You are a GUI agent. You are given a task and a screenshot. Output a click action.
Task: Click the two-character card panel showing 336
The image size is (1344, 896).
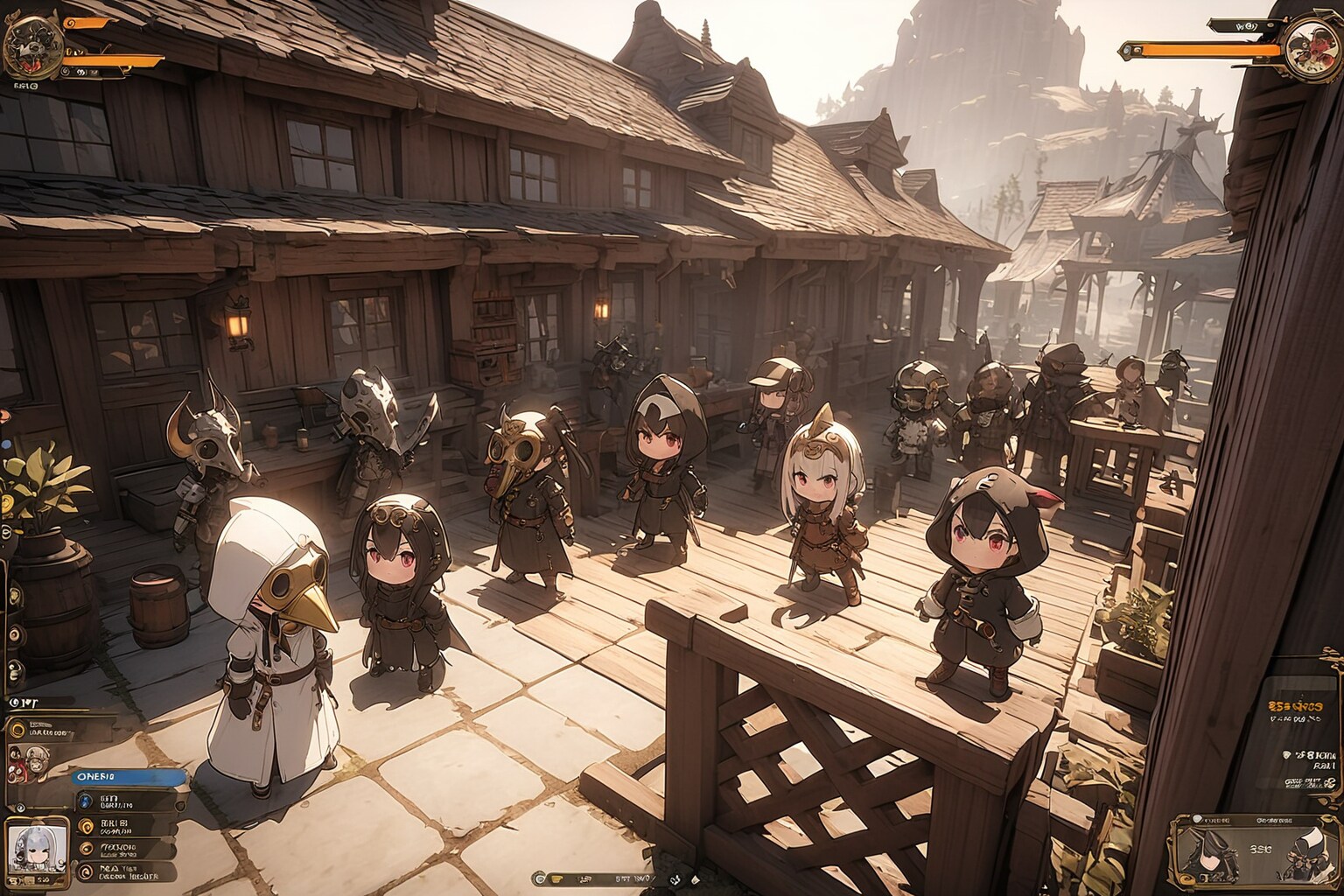tap(1246, 850)
